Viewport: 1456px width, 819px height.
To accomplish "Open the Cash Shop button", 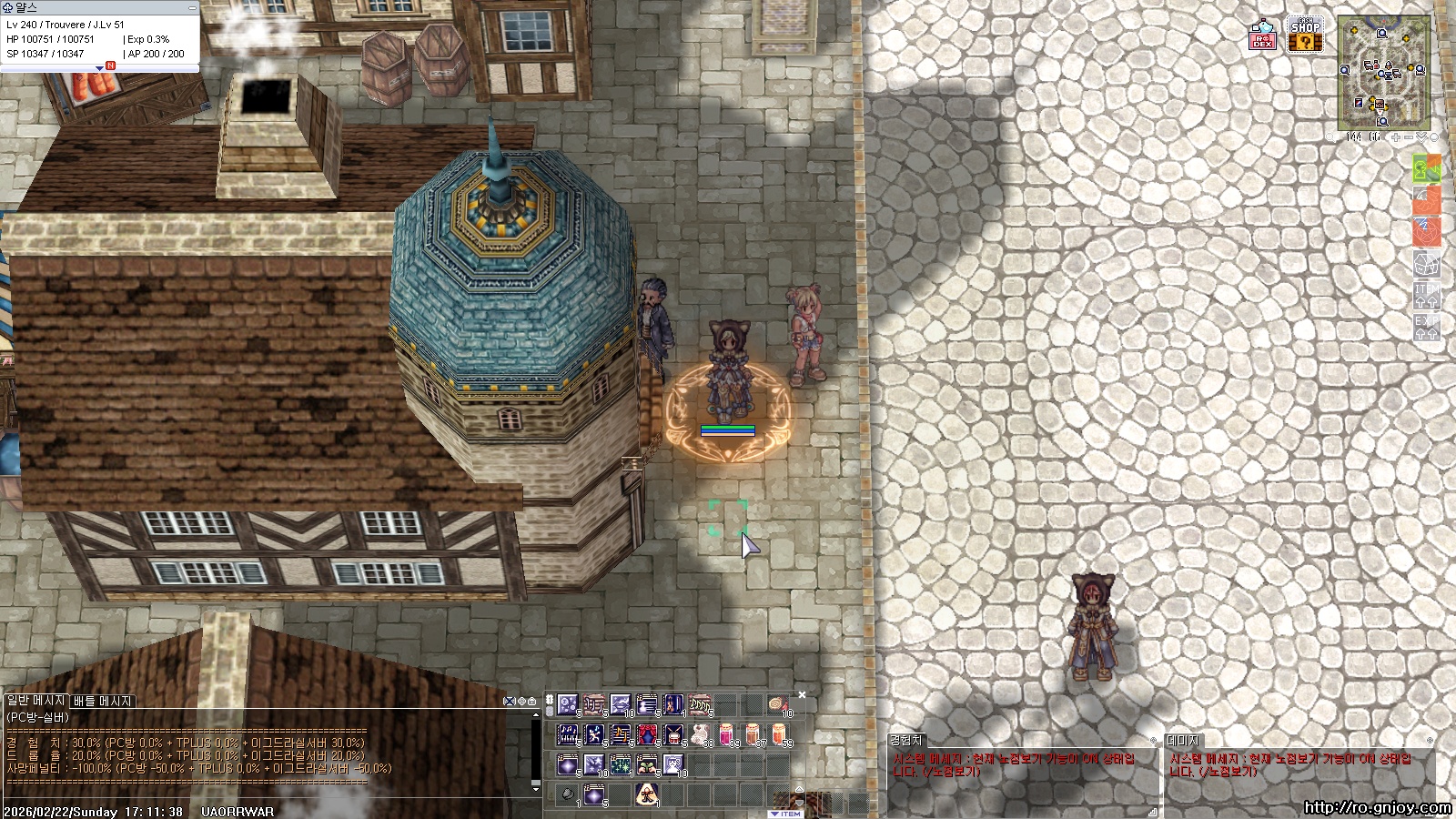I will tap(1305, 35).
